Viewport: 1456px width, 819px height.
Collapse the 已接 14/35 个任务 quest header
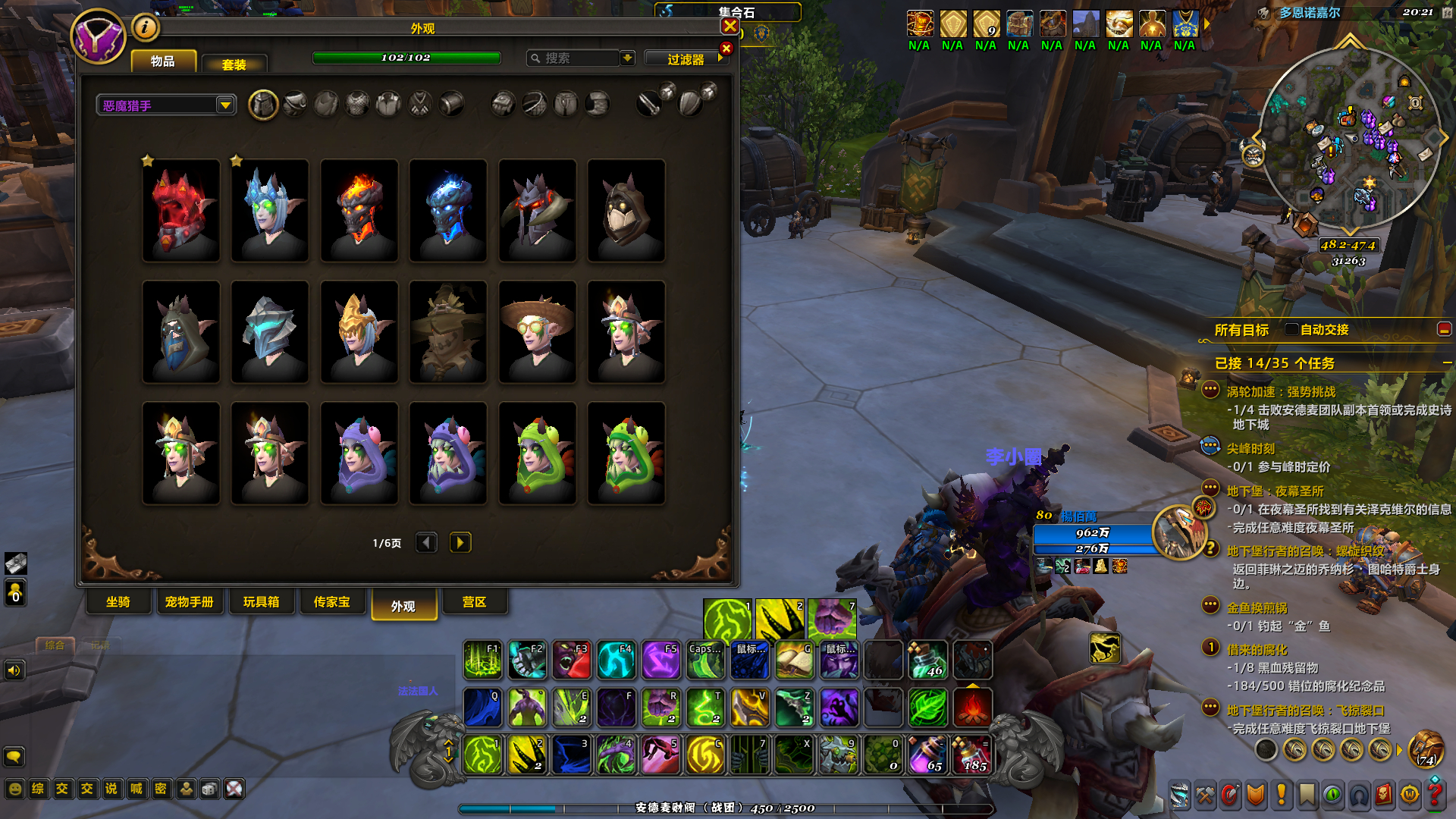click(1447, 363)
